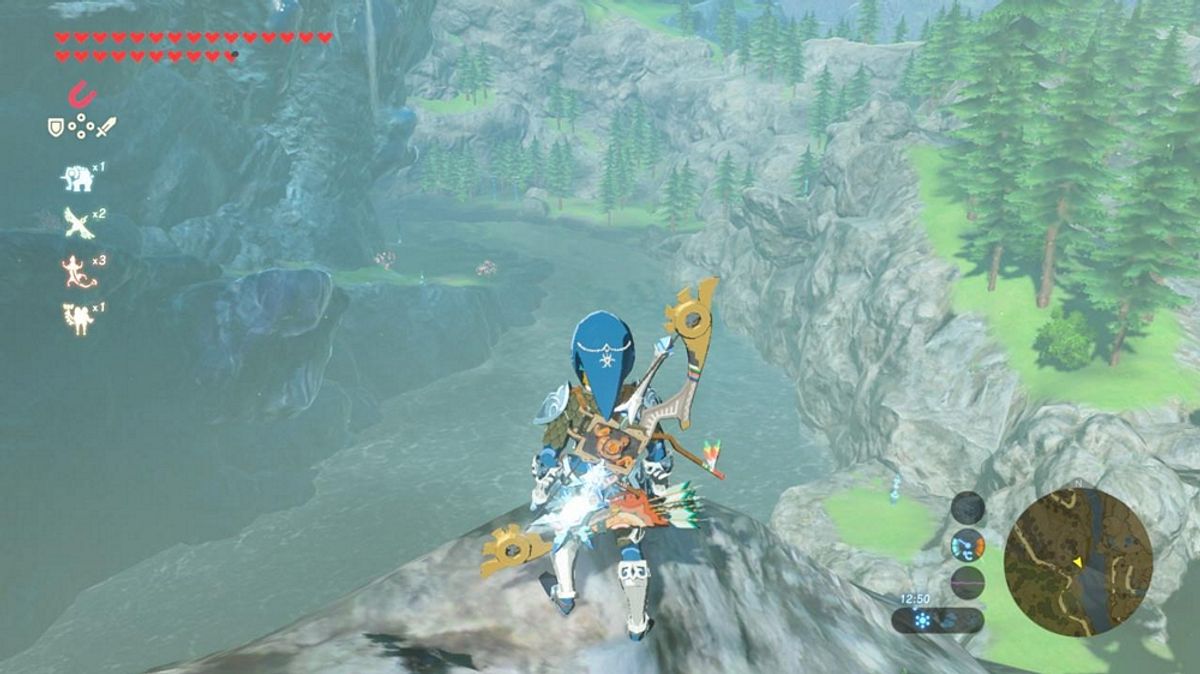
Task: Select the red Magnesis rune icon
Action: 82,95
